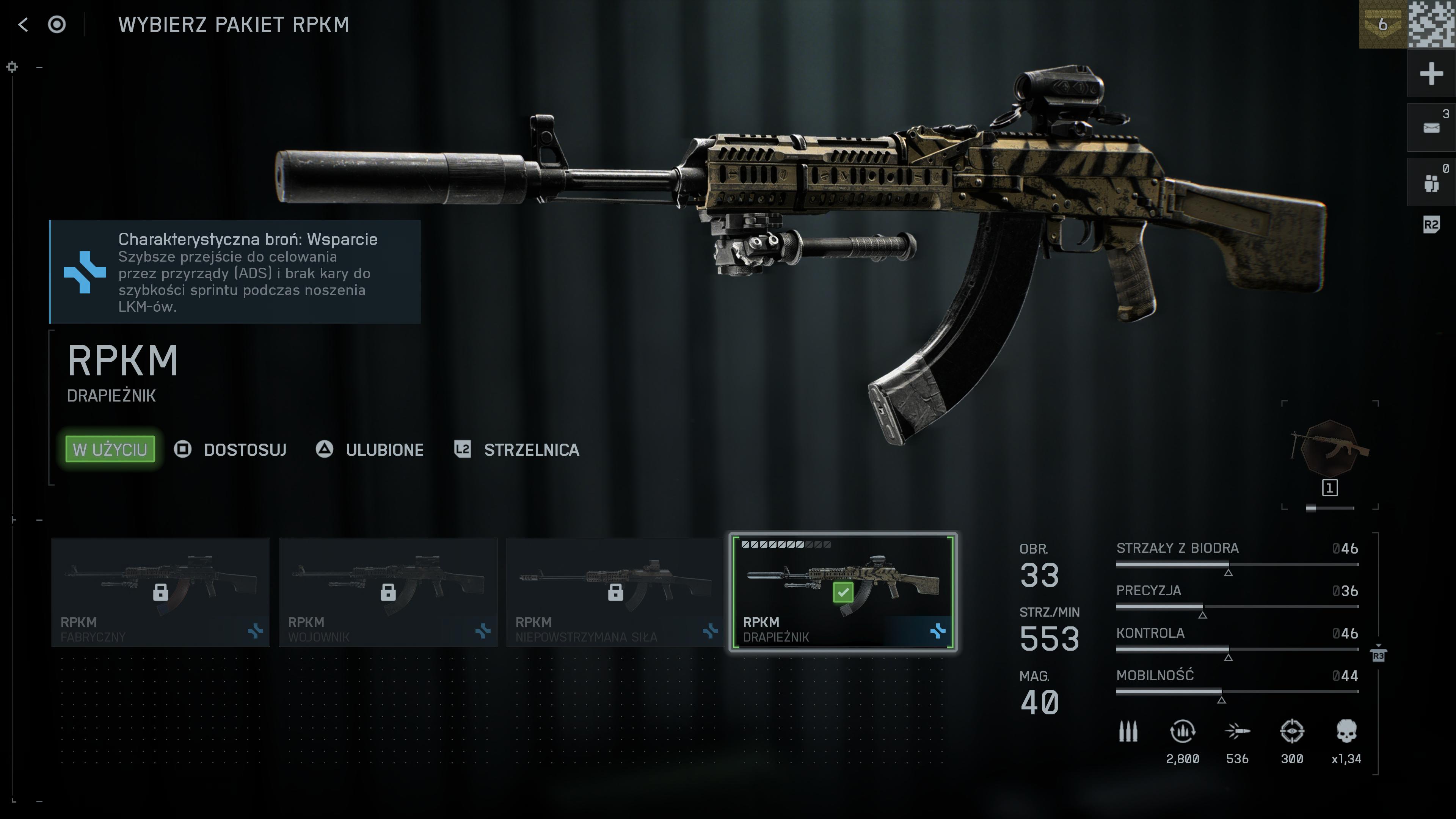Select the locked RPKM Fabryczny package
This screenshot has height=819, width=1456.
160,592
